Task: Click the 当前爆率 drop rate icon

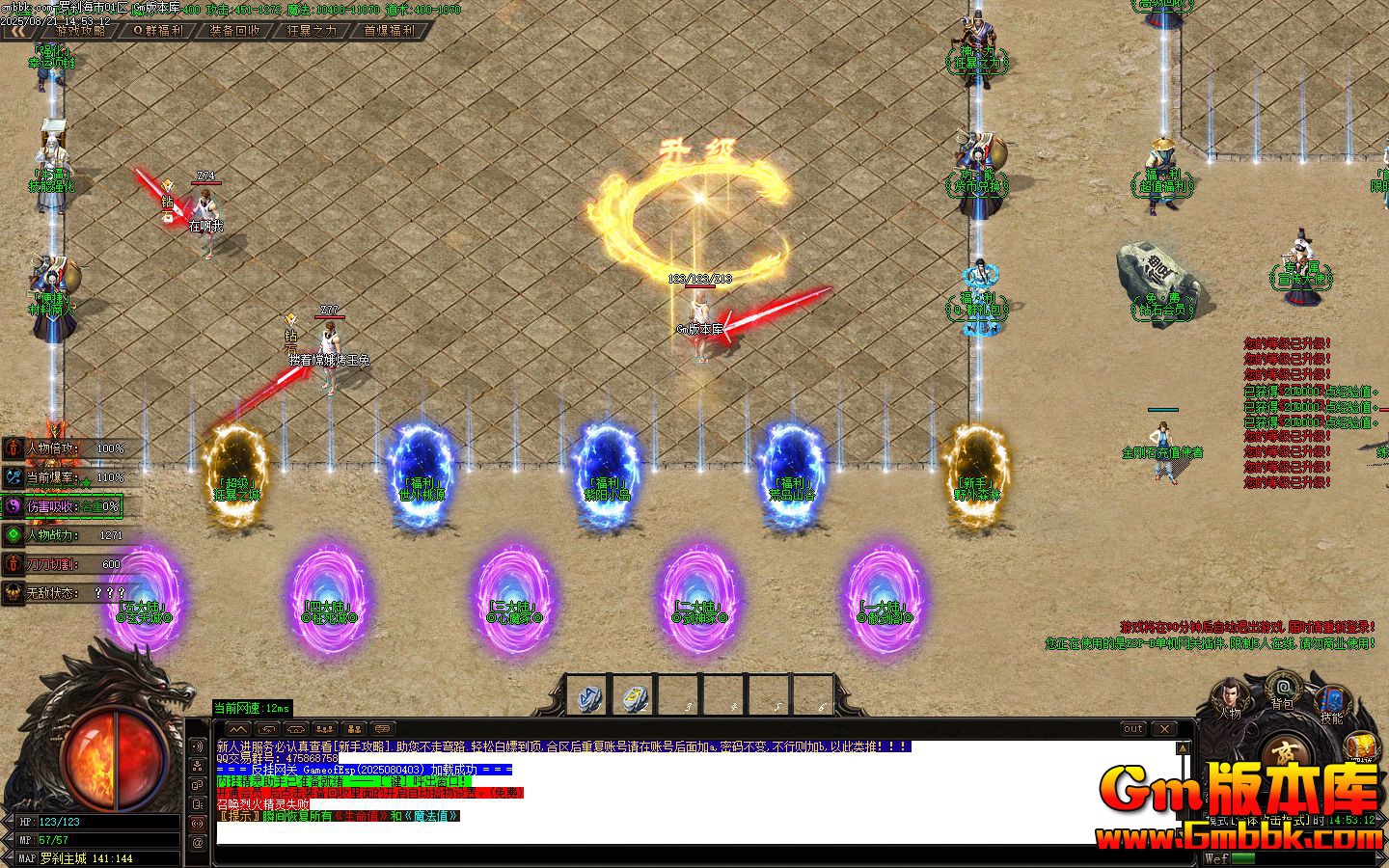Action: 13,475
